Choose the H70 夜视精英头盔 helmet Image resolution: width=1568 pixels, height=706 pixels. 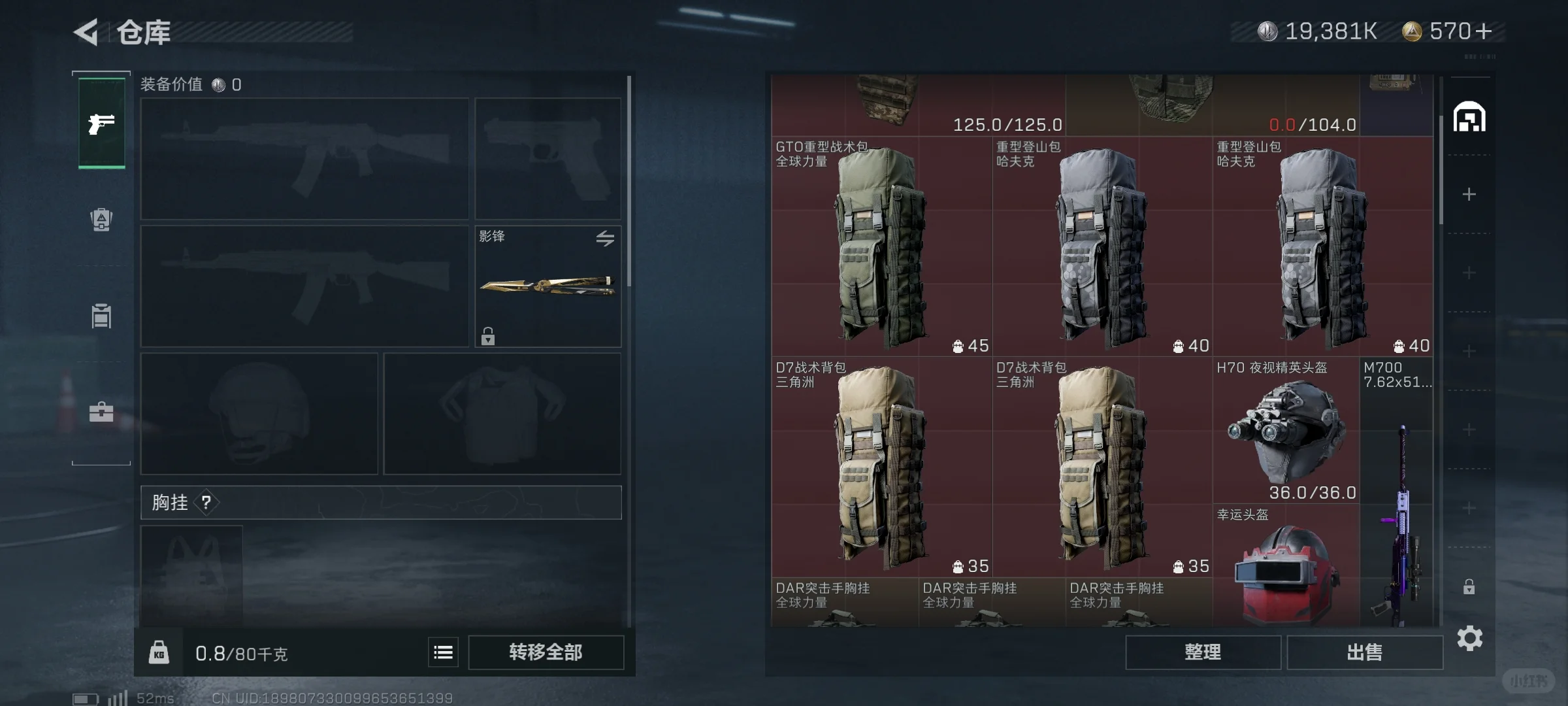point(1286,429)
